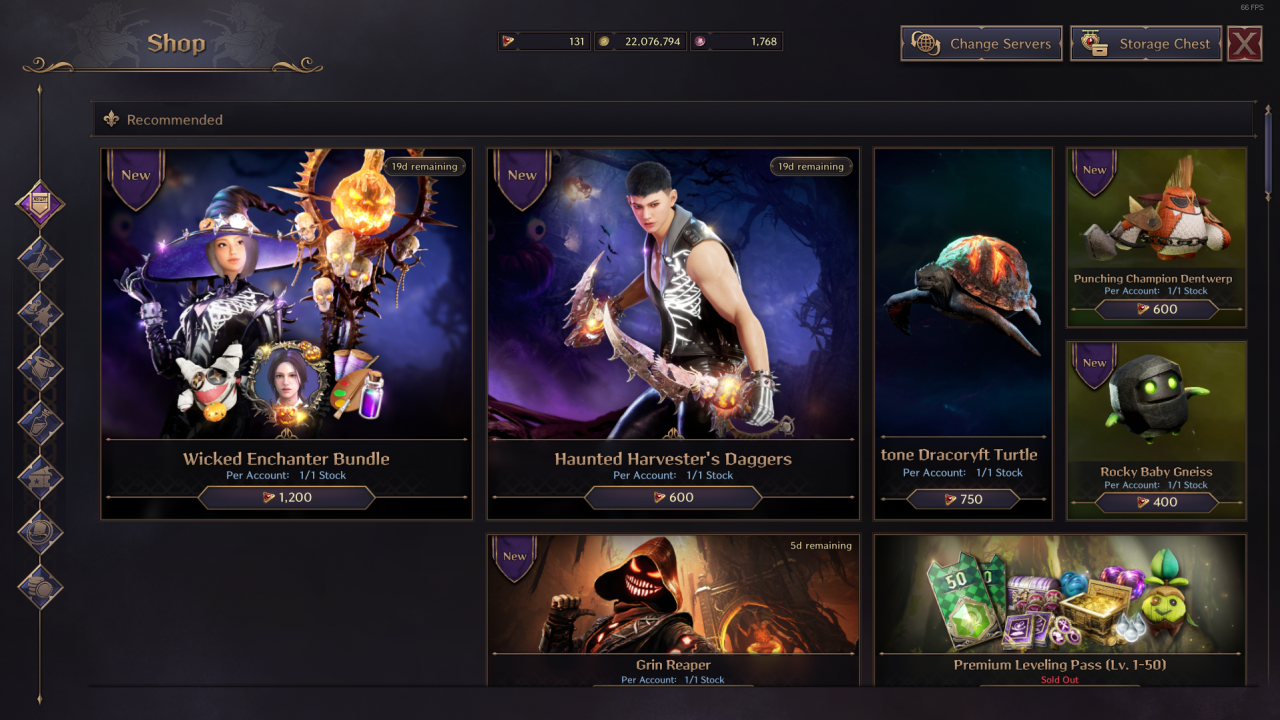
Task: Open the potions shop category icon
Action: pyautogui.click(x=41, y=423)
